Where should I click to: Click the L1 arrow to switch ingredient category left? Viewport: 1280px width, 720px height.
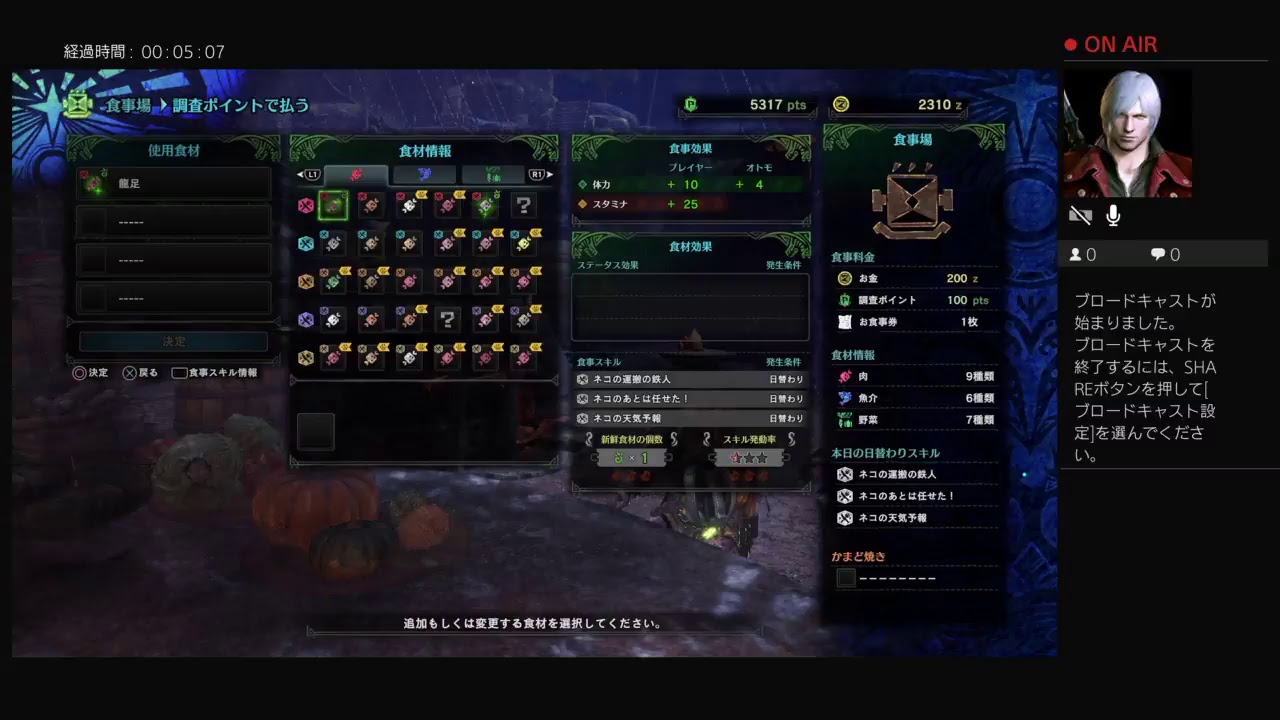click(x=303, y=173)
